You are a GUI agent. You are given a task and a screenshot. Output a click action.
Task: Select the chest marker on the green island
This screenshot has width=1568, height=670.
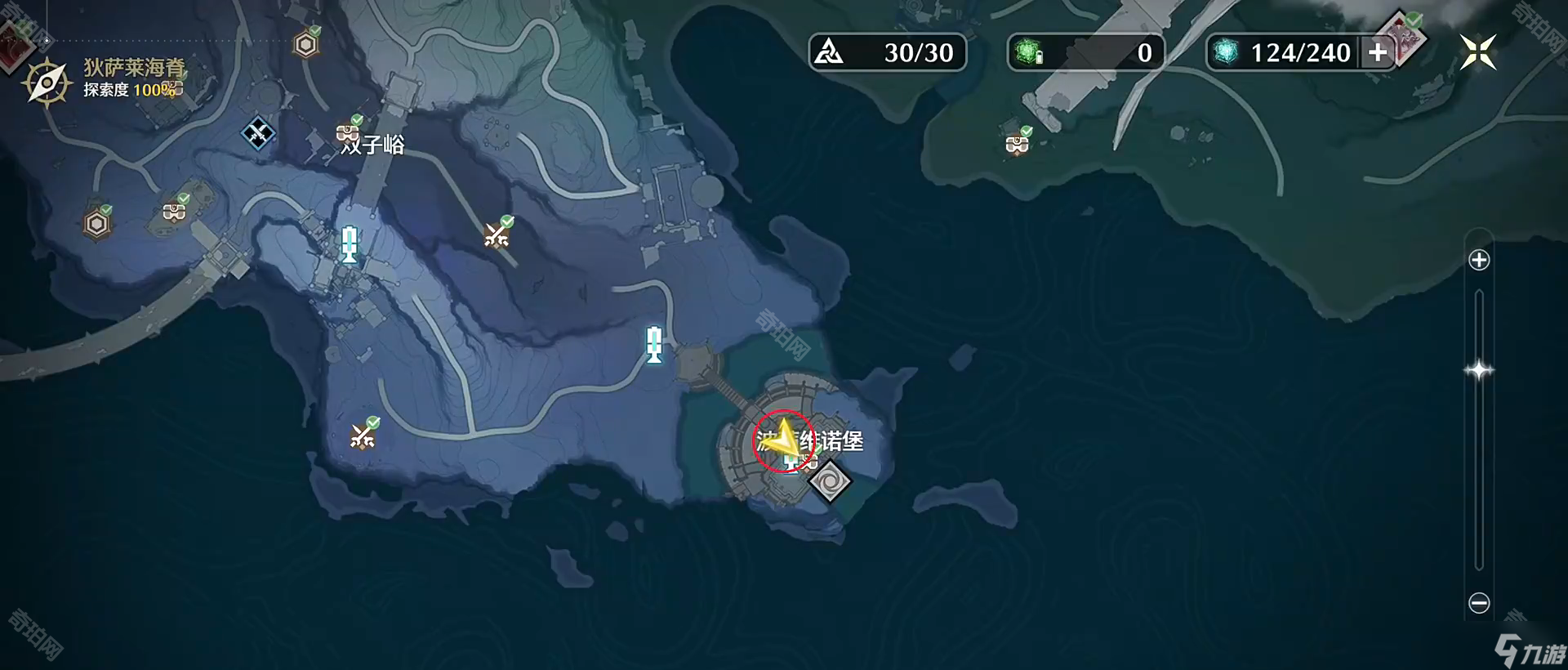[1017, 144]
